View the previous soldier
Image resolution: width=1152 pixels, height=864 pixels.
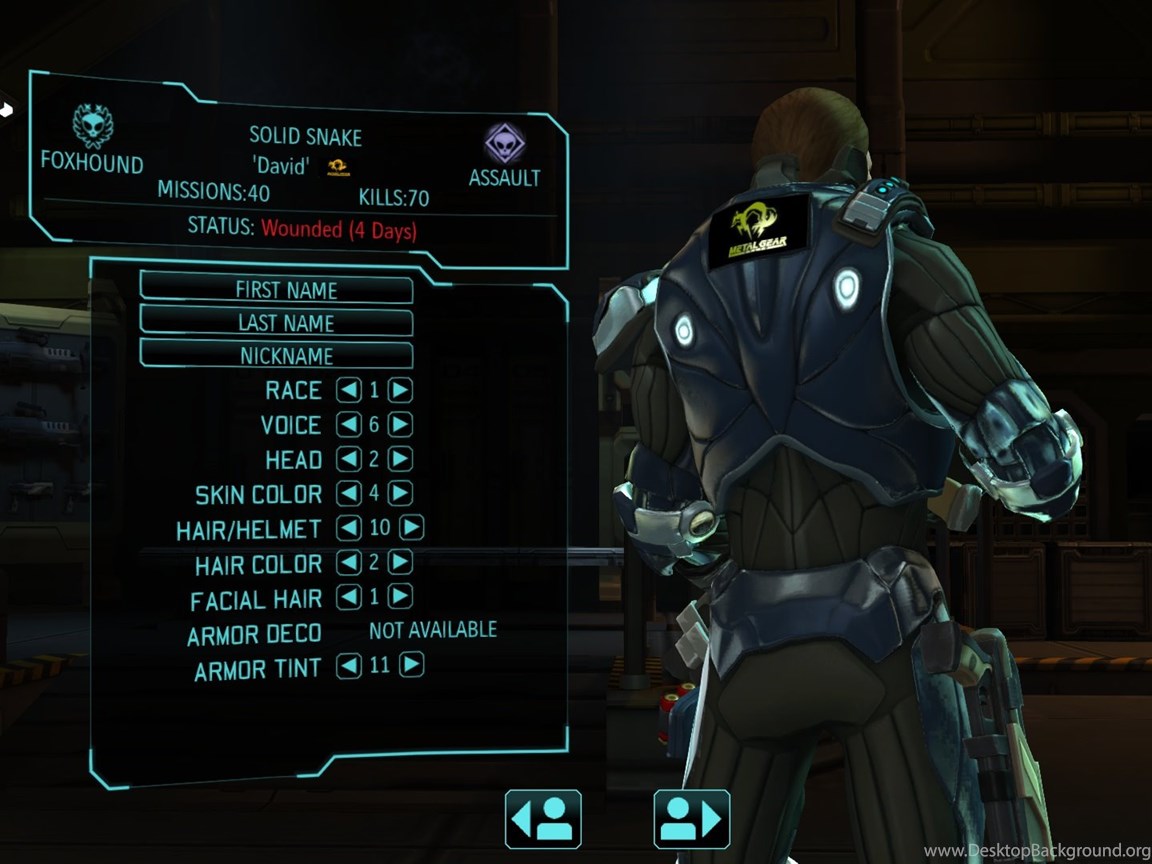543,819
